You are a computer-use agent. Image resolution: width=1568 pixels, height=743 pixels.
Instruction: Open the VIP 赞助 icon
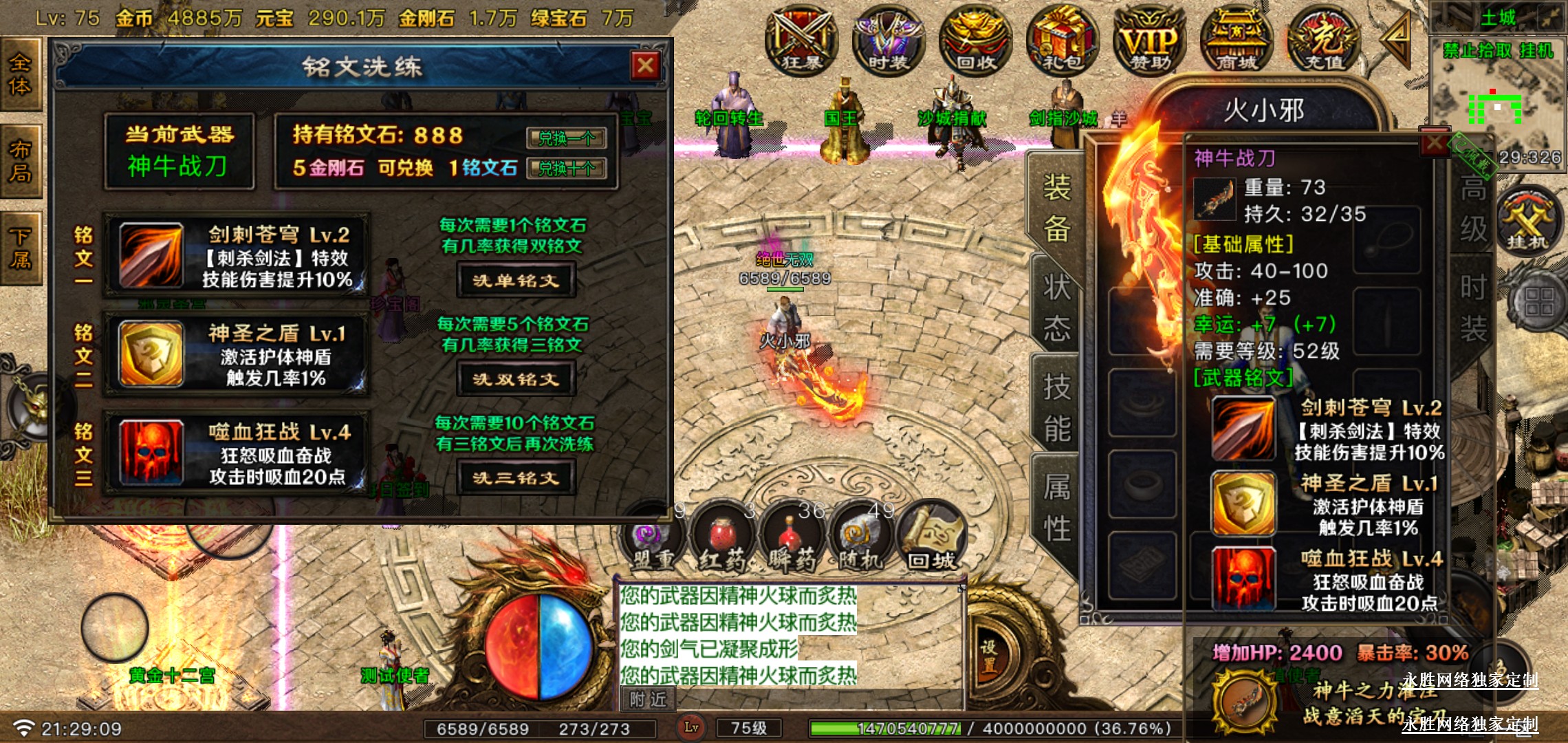pos(1149,40)
